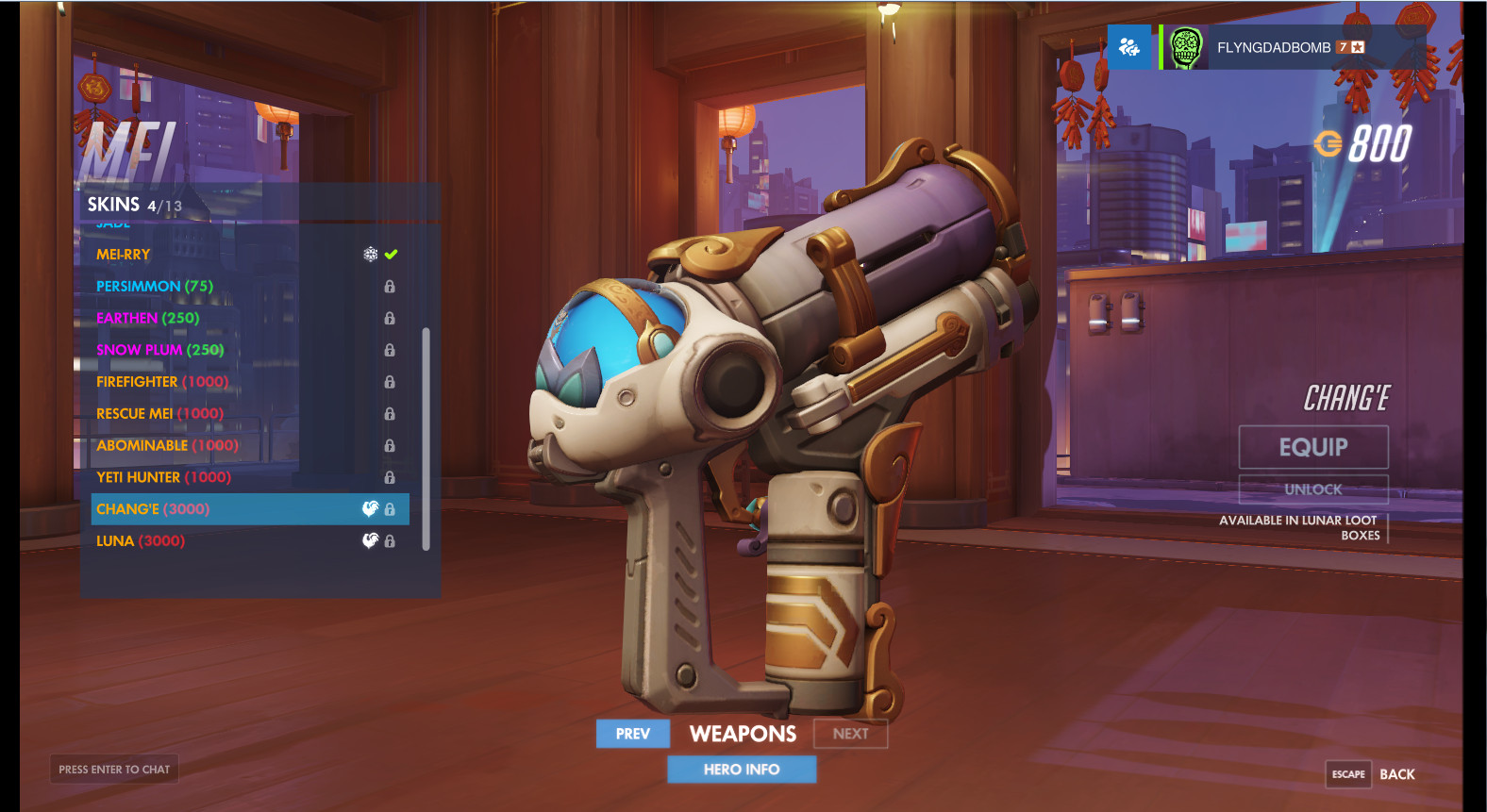Click the blue social group icon
Viewport: 1487px width, 812px height.
click(1129, 47)
